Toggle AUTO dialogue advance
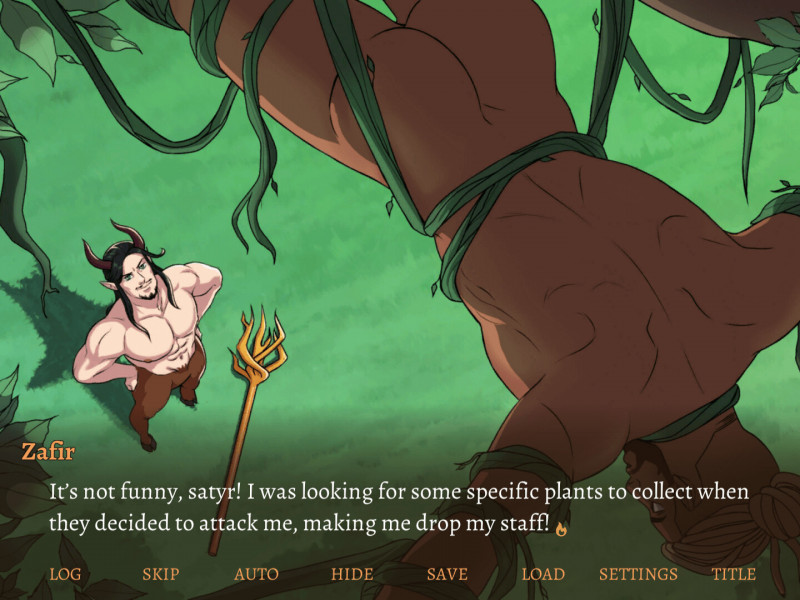 click(256, 574)
